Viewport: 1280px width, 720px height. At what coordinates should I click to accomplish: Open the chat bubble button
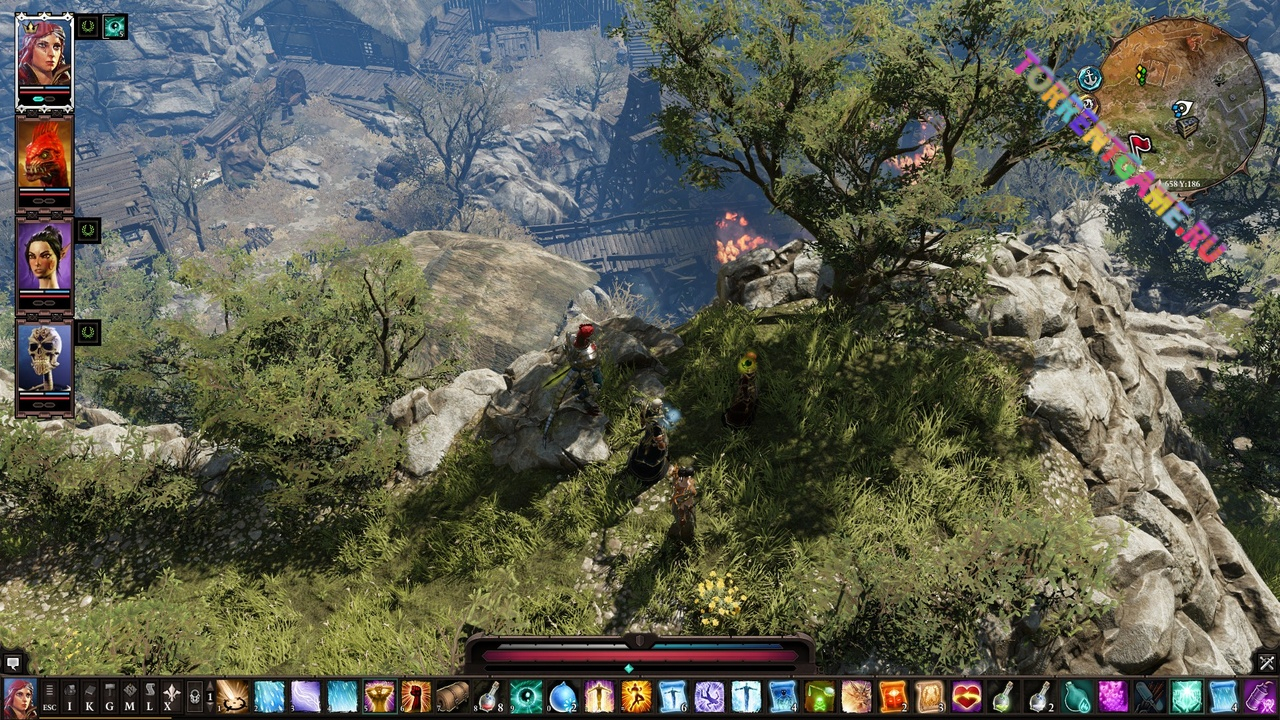[13, 663]
